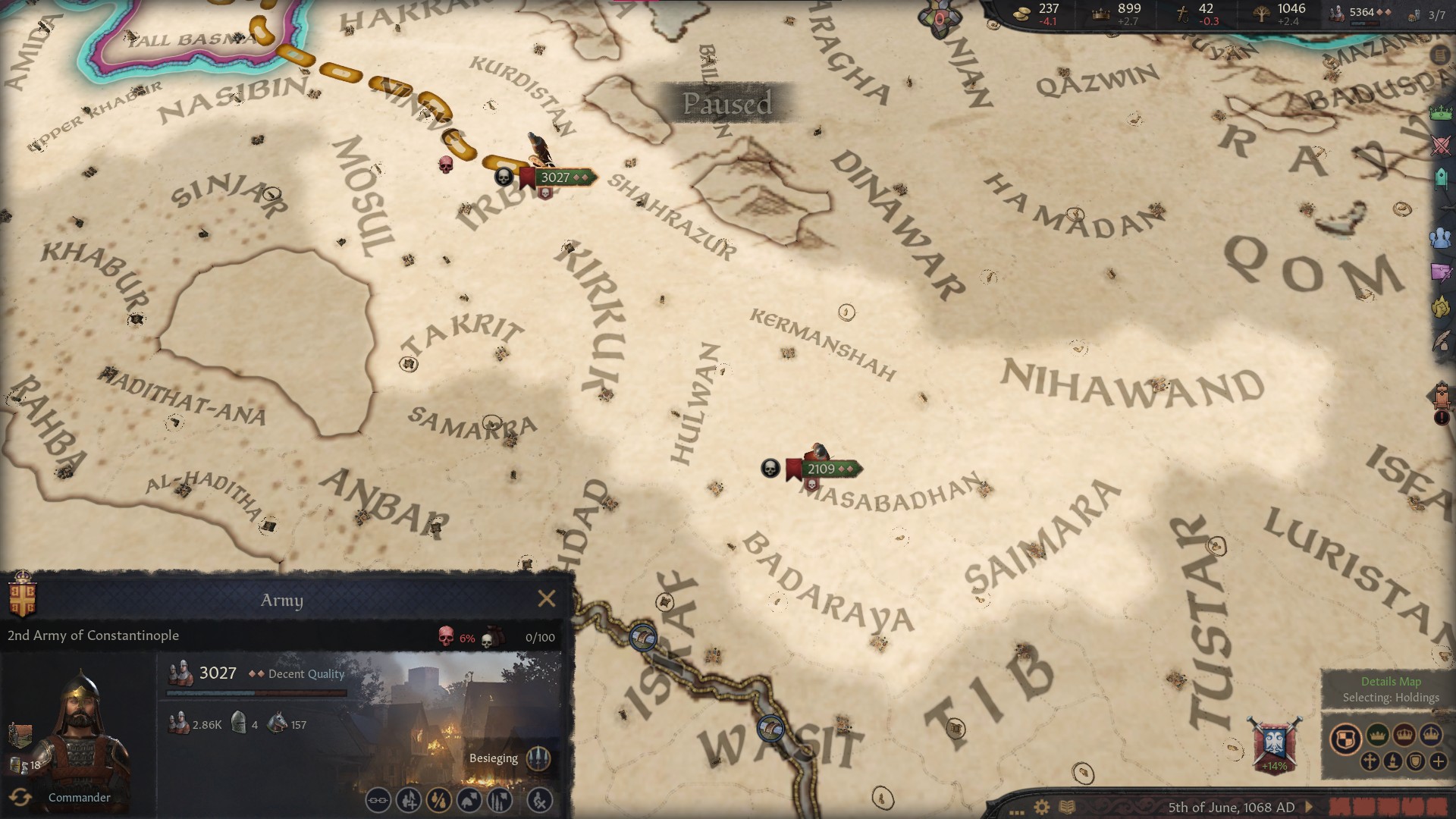Change the army's commander
Viewport: 1456px width, 819px height.
pos(20,797)
